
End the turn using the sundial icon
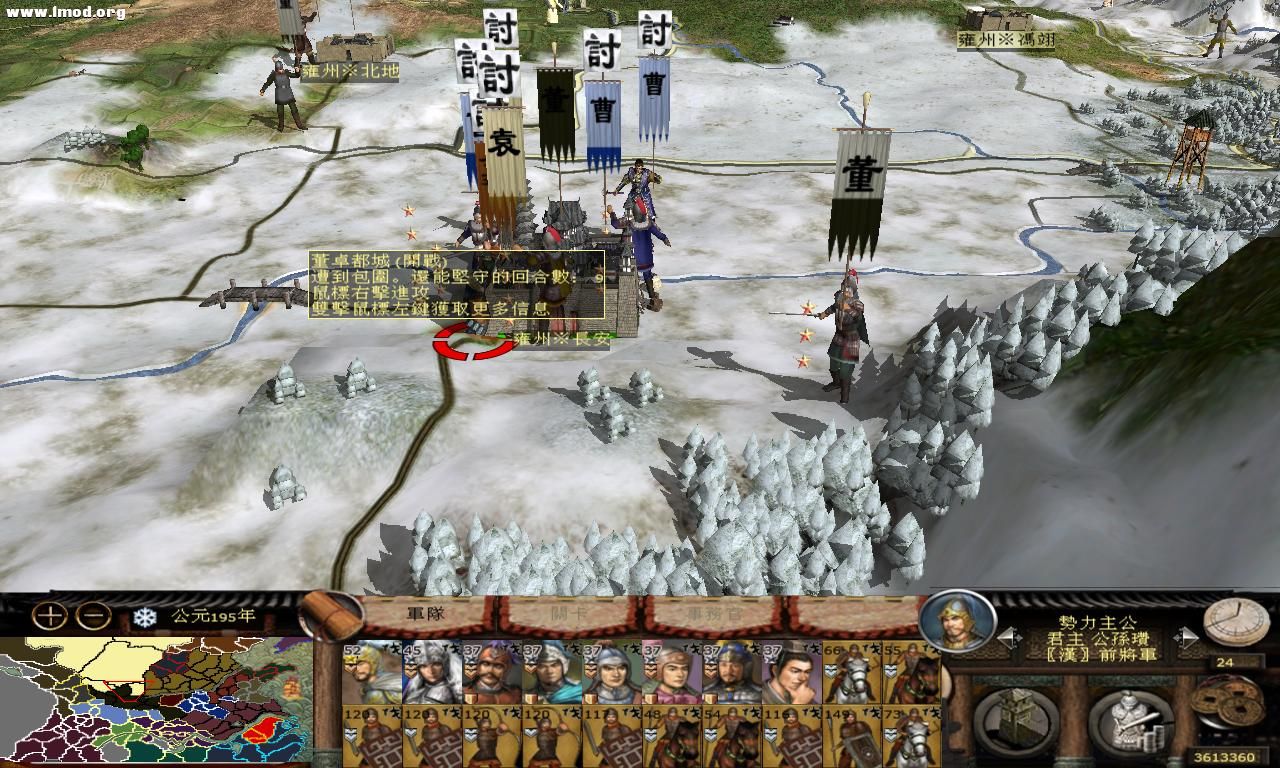[x=1234, y=620]
